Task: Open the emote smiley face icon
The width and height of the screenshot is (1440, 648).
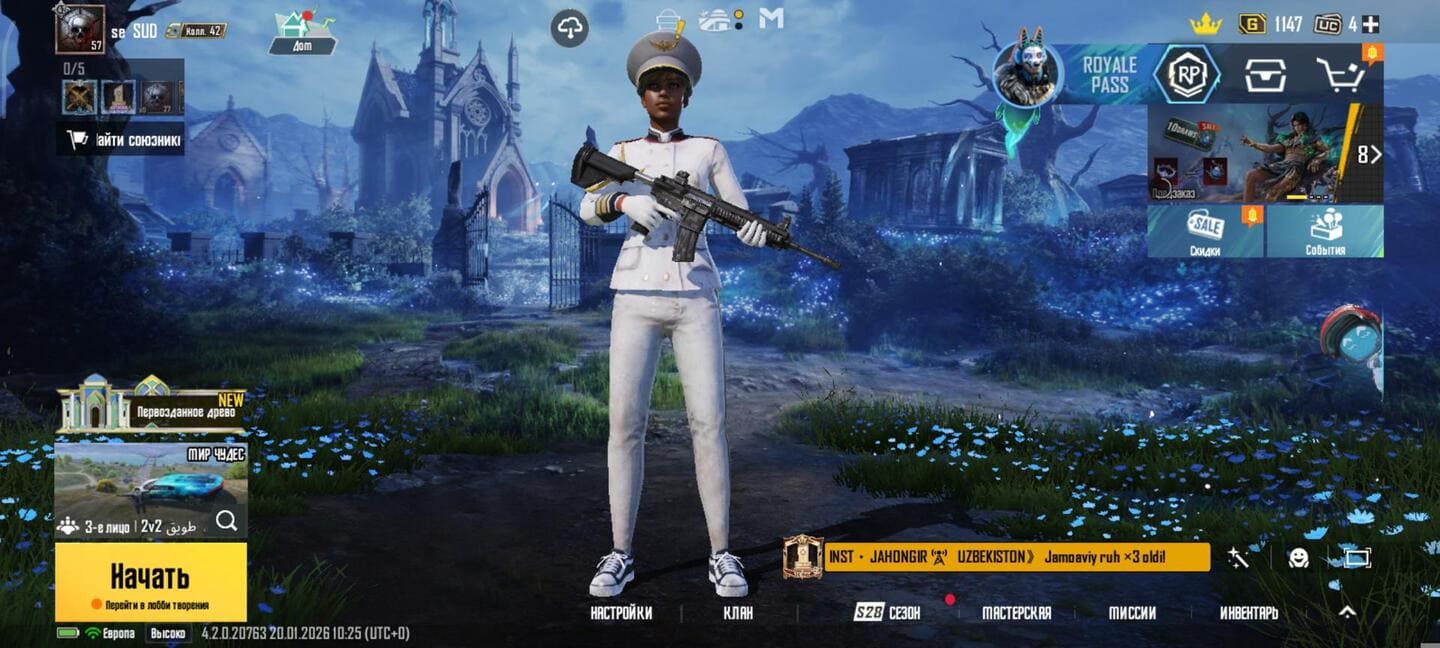Action: click(1298, 558)
